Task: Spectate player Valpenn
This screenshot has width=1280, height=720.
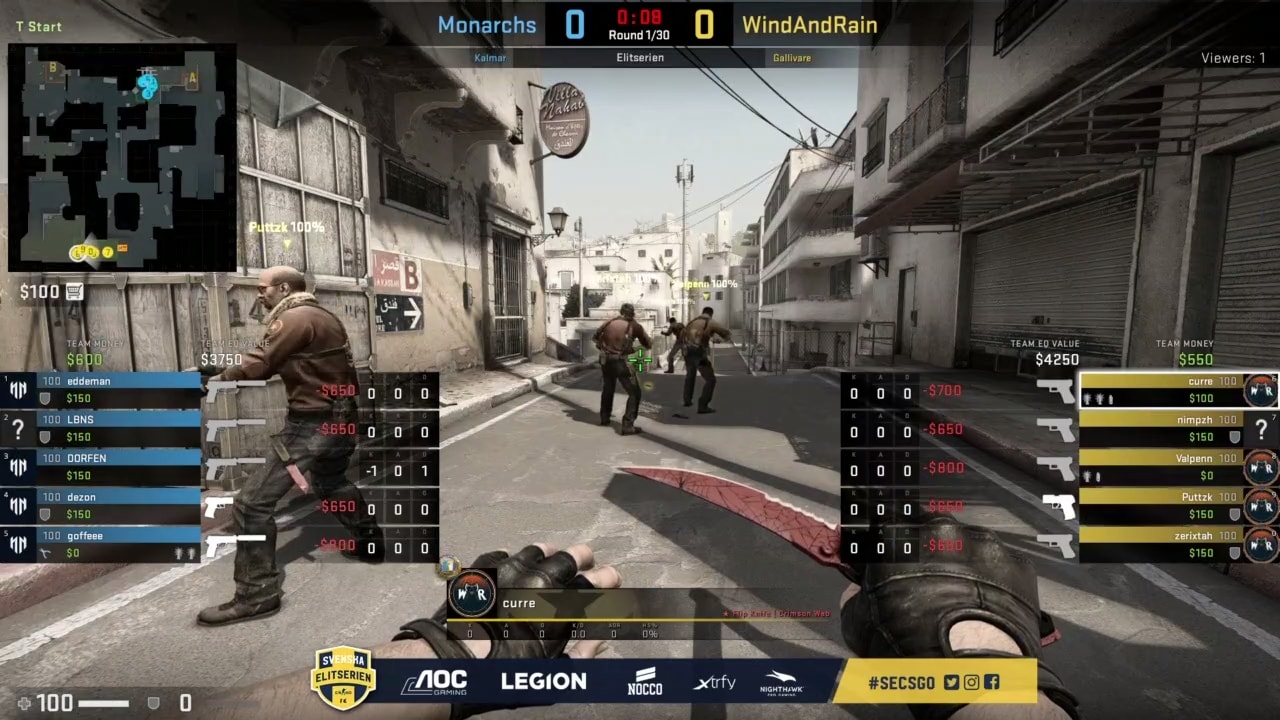Action: [x=1160, y=467]
